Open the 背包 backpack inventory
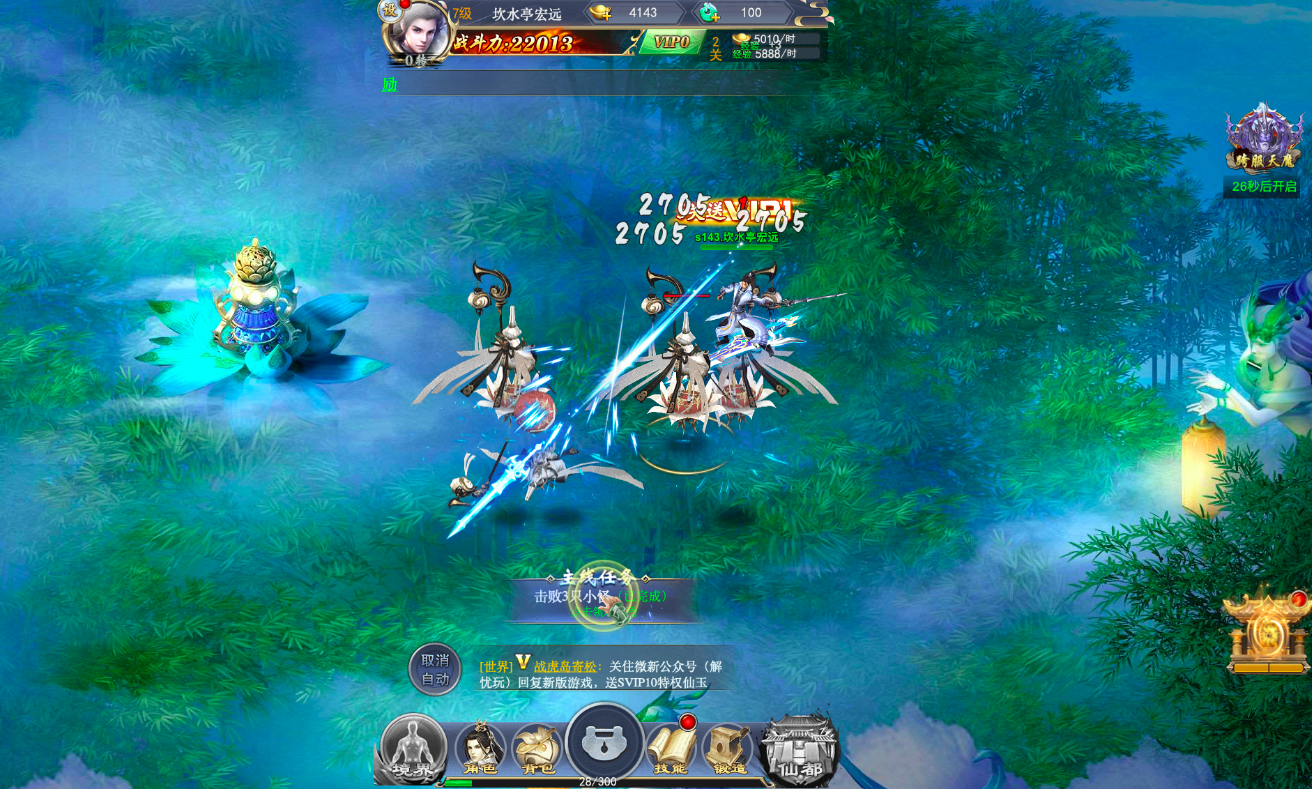The image size is (1312, 789). [x=537, y=750]
